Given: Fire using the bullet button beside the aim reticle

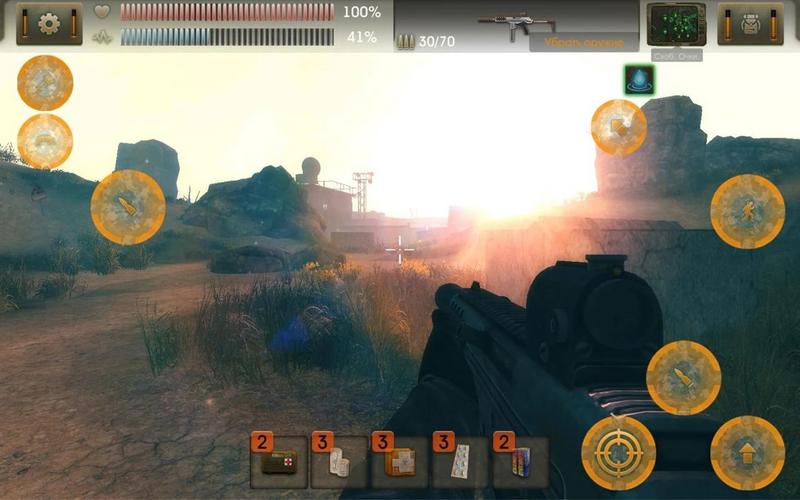Looking at the screenshot, I should pos(683,378).
